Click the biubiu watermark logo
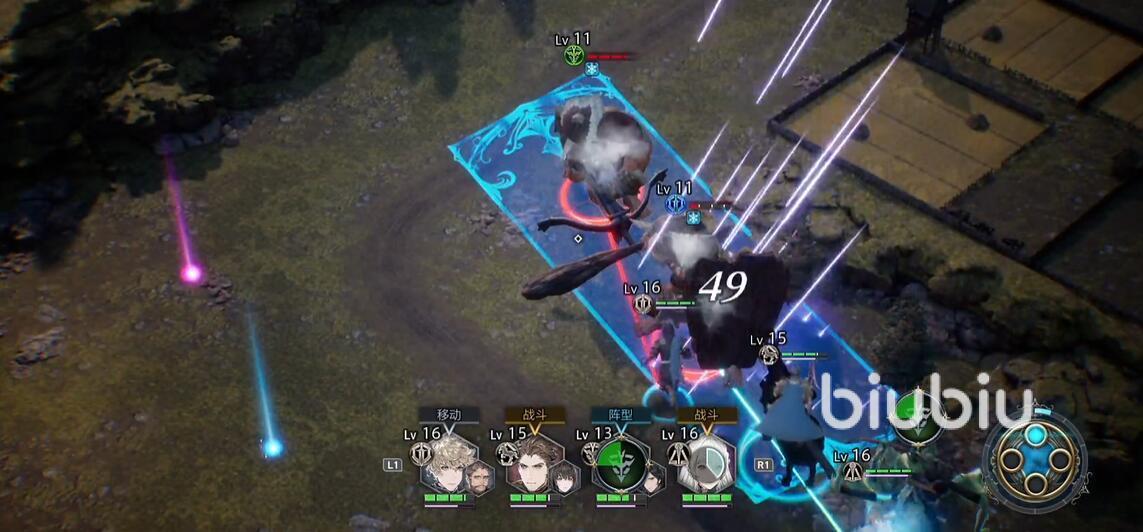Viewport: 1143px width, 532px height. [926, 400]
